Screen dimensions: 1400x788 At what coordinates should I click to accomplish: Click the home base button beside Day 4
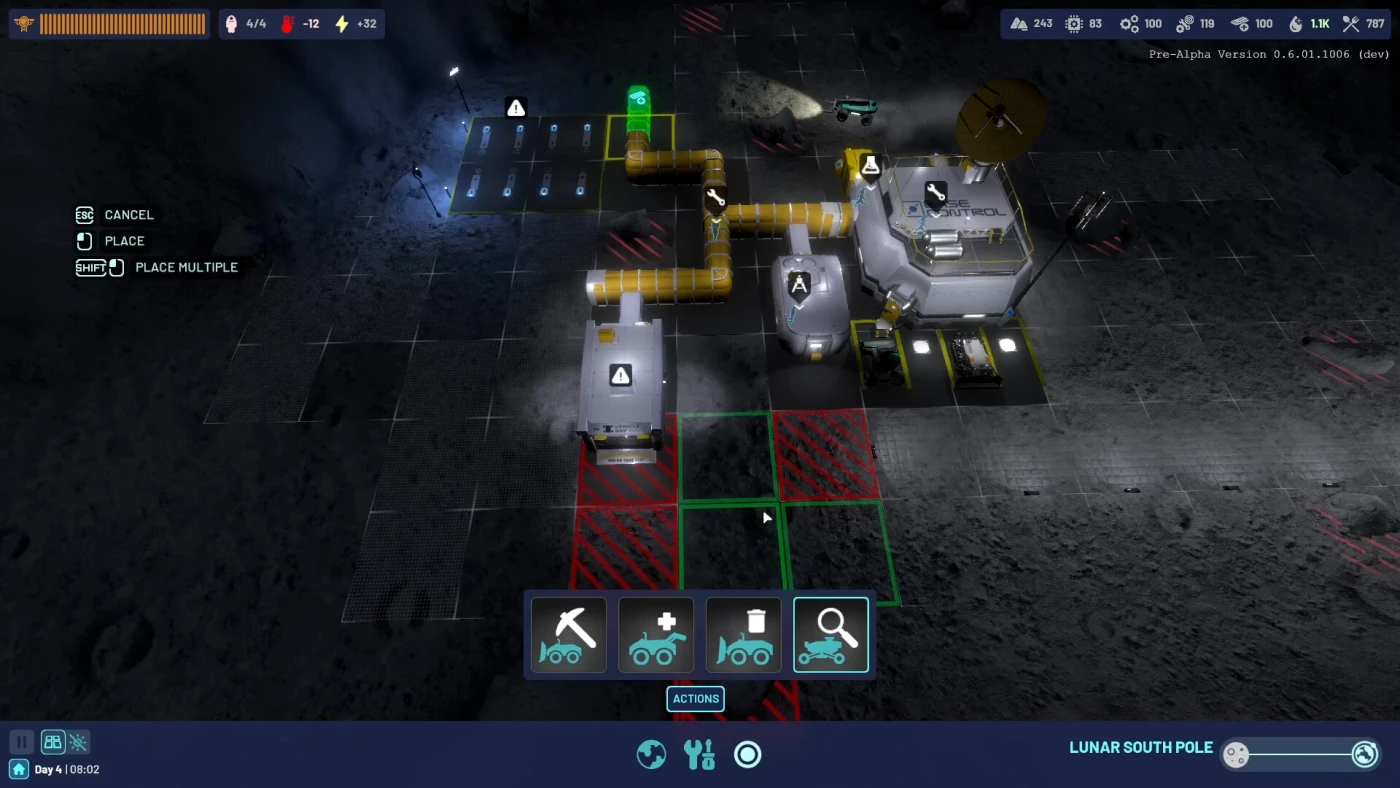[19, 769]
